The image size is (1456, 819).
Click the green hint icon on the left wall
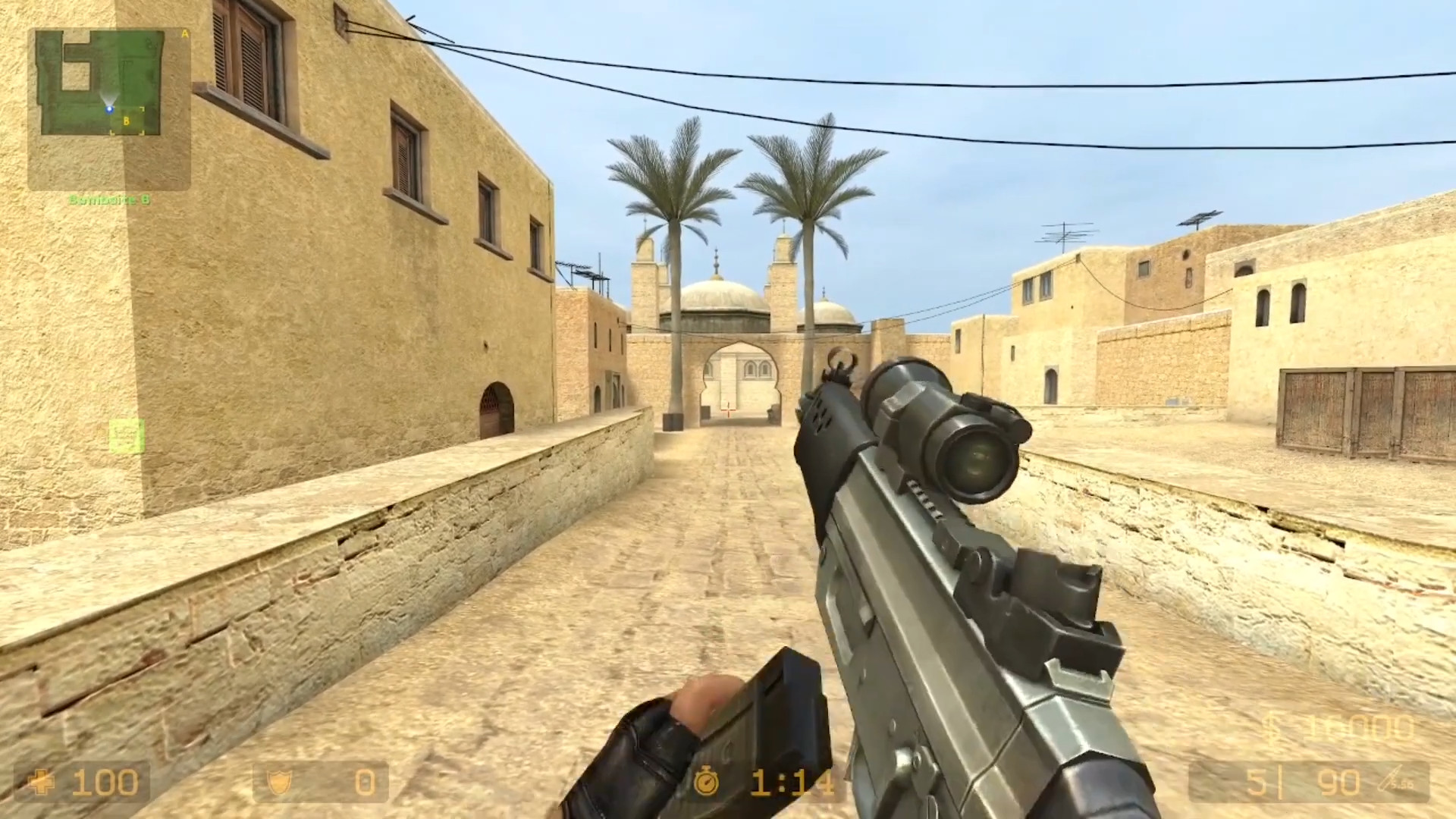[x=127, y=437]
